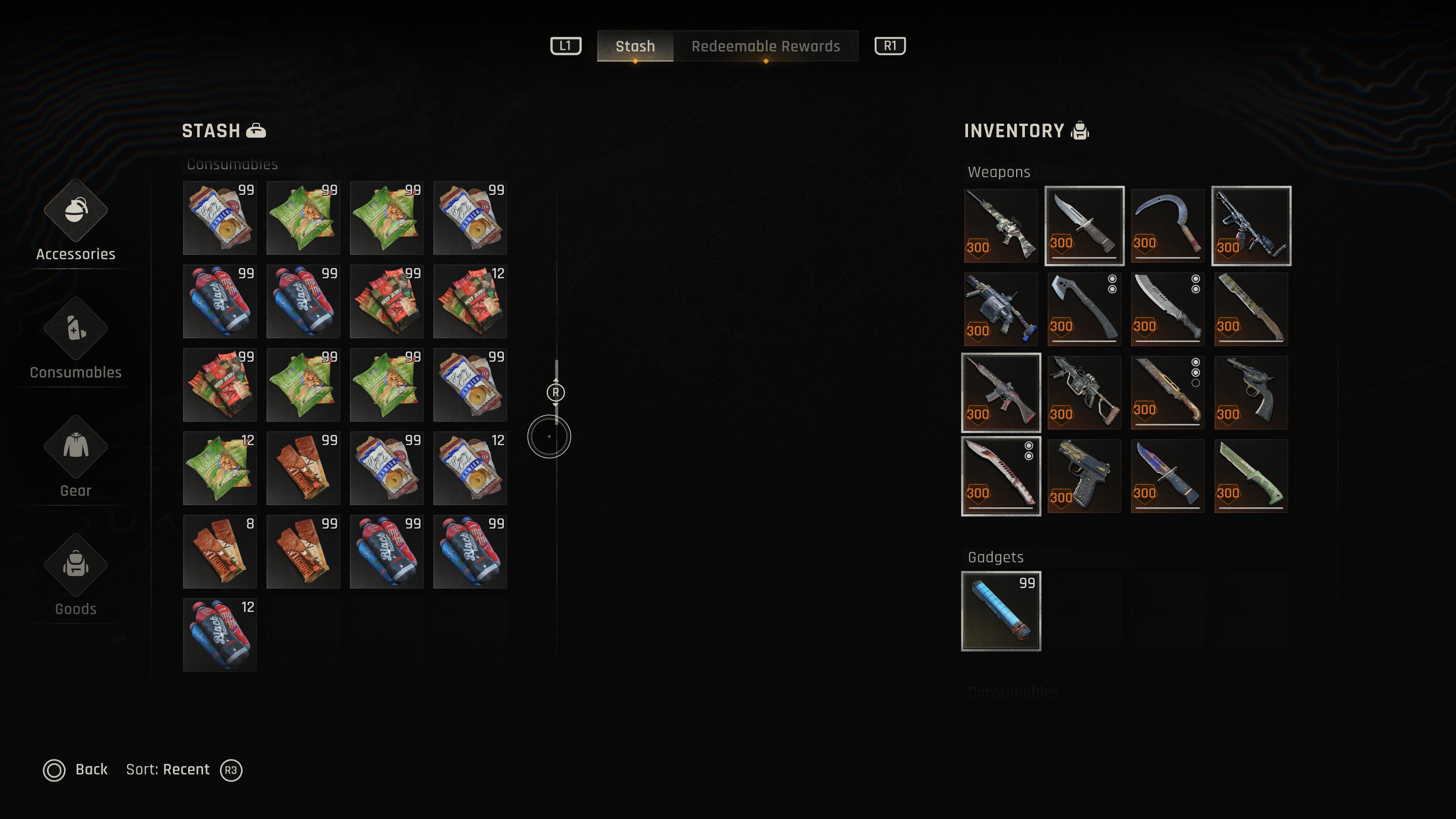The width and height of the screenshot is (1456, 819).
Task: Choose the Gear category
Action: [76, 458]
